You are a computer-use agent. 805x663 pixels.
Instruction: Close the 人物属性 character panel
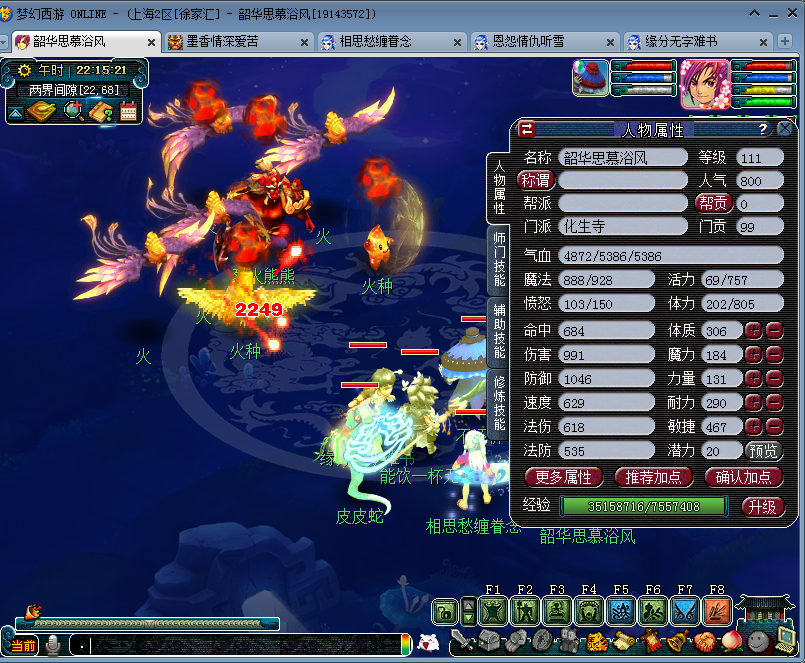pyautogui.click(x=785, y=129)
